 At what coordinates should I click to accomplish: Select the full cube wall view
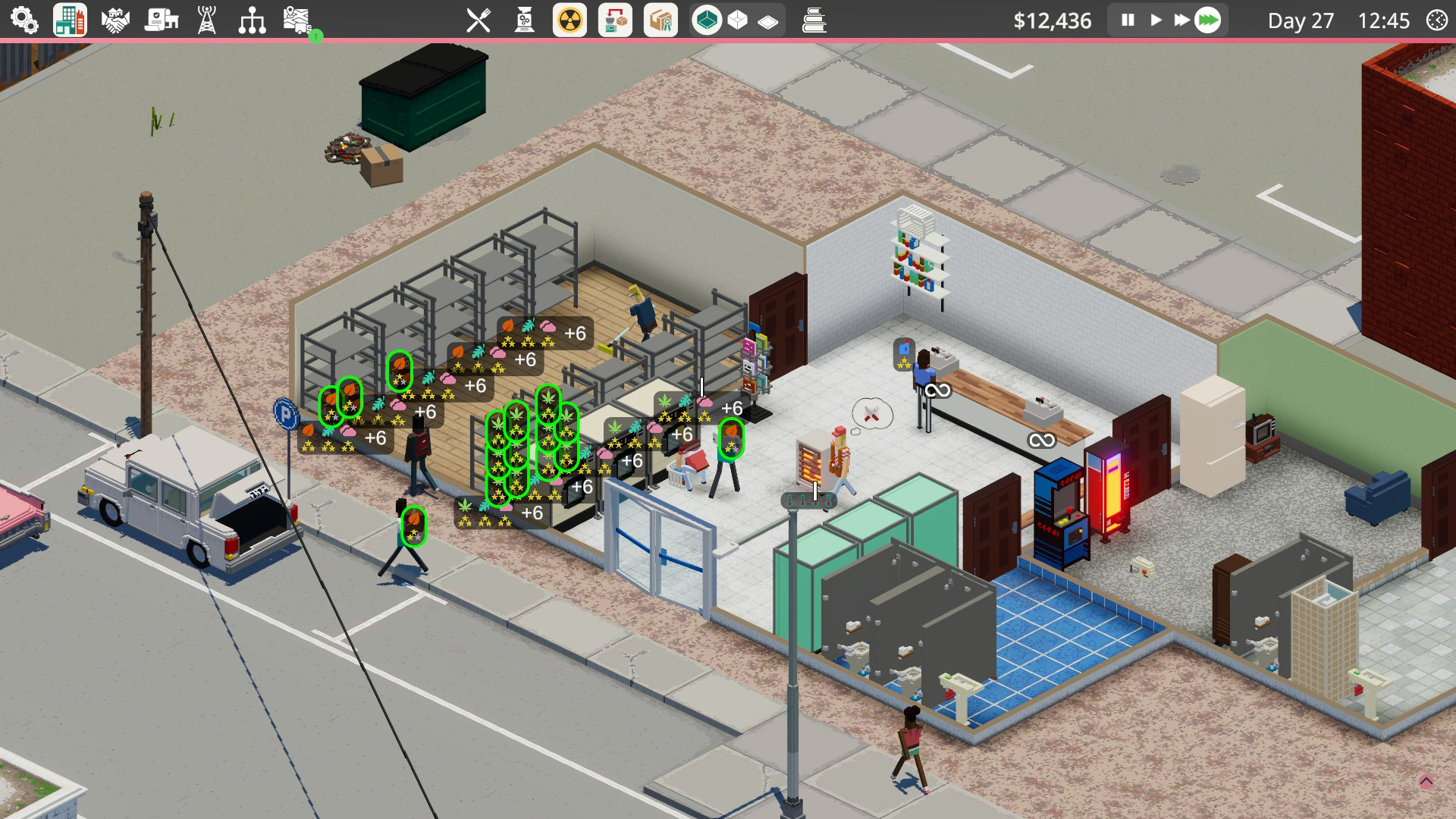(707, 20)
